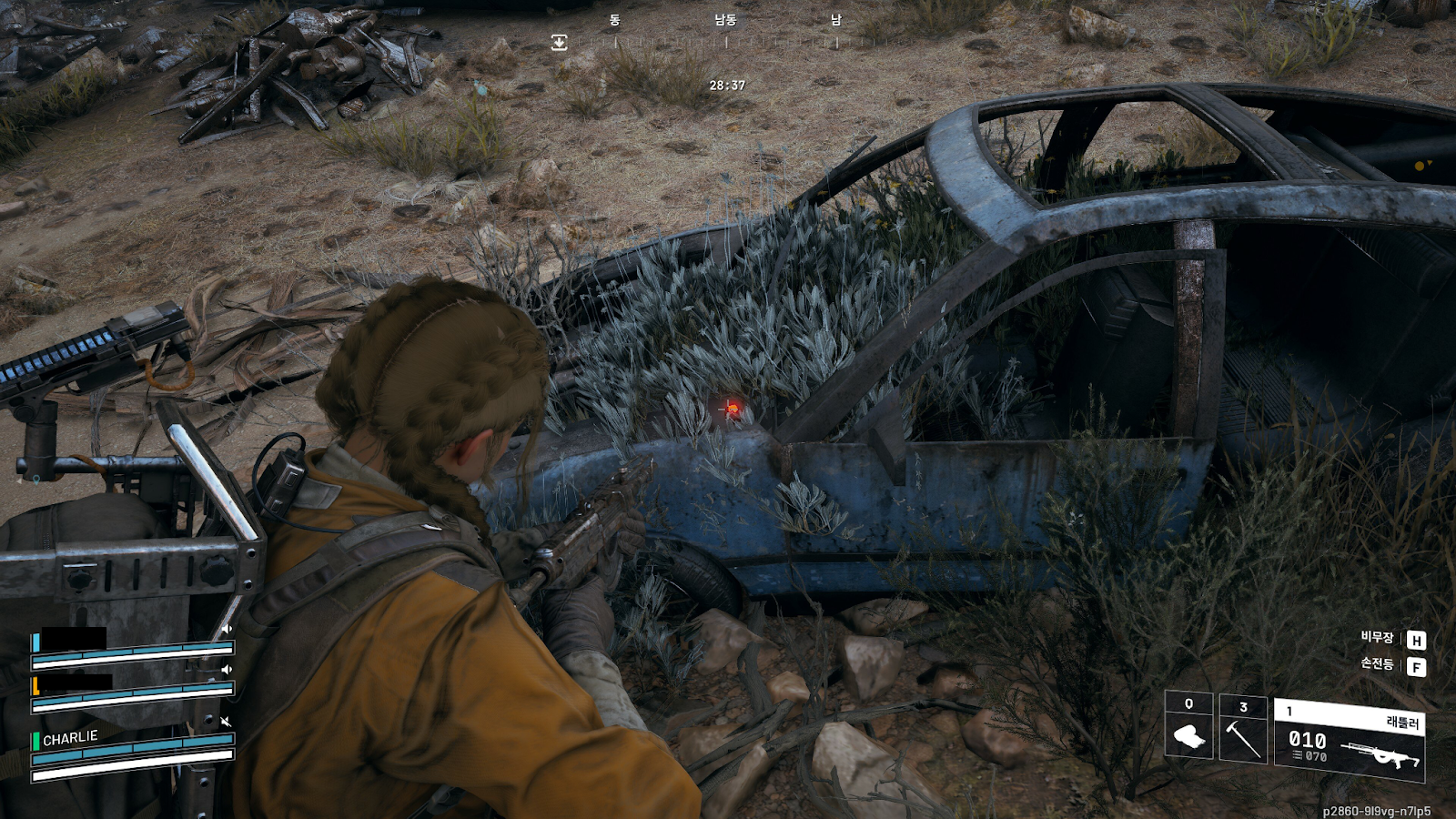Click the compass direction strip
Image resolution: width=1456 pixels, height=819 pixels.
[725, 32]
